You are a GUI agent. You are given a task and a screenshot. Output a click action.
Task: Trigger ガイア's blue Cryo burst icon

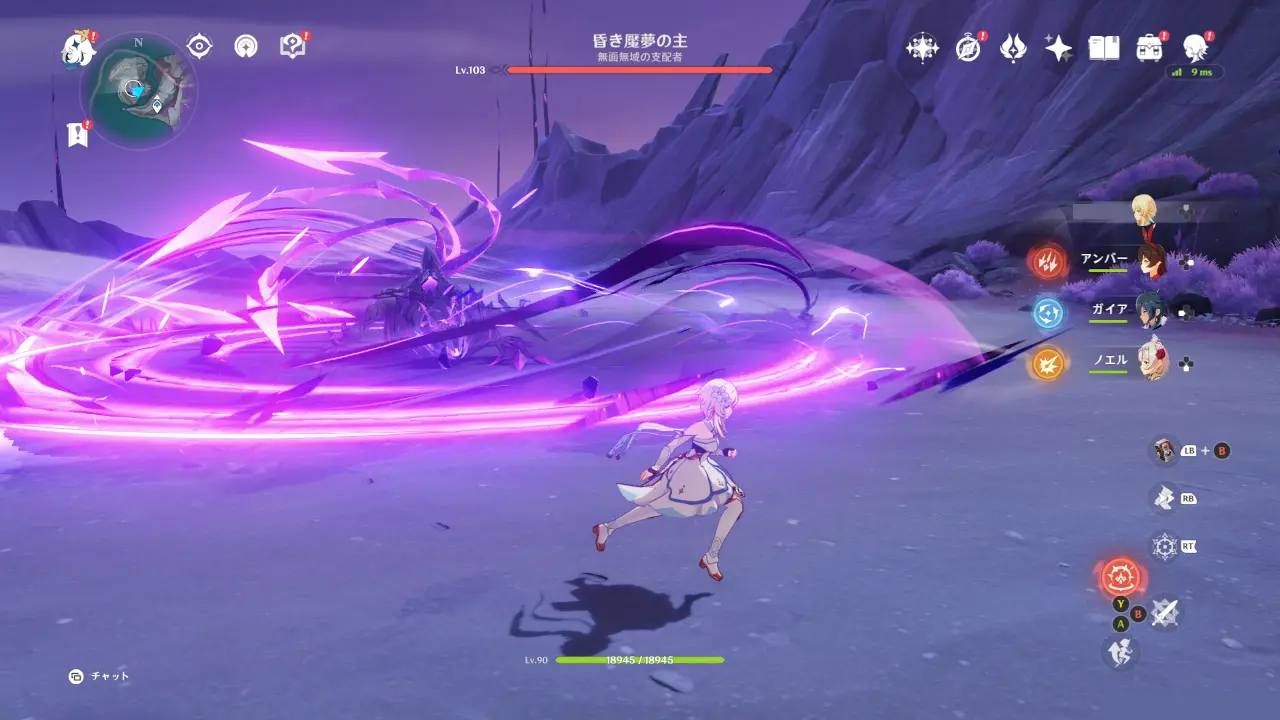coord(1047,313)
